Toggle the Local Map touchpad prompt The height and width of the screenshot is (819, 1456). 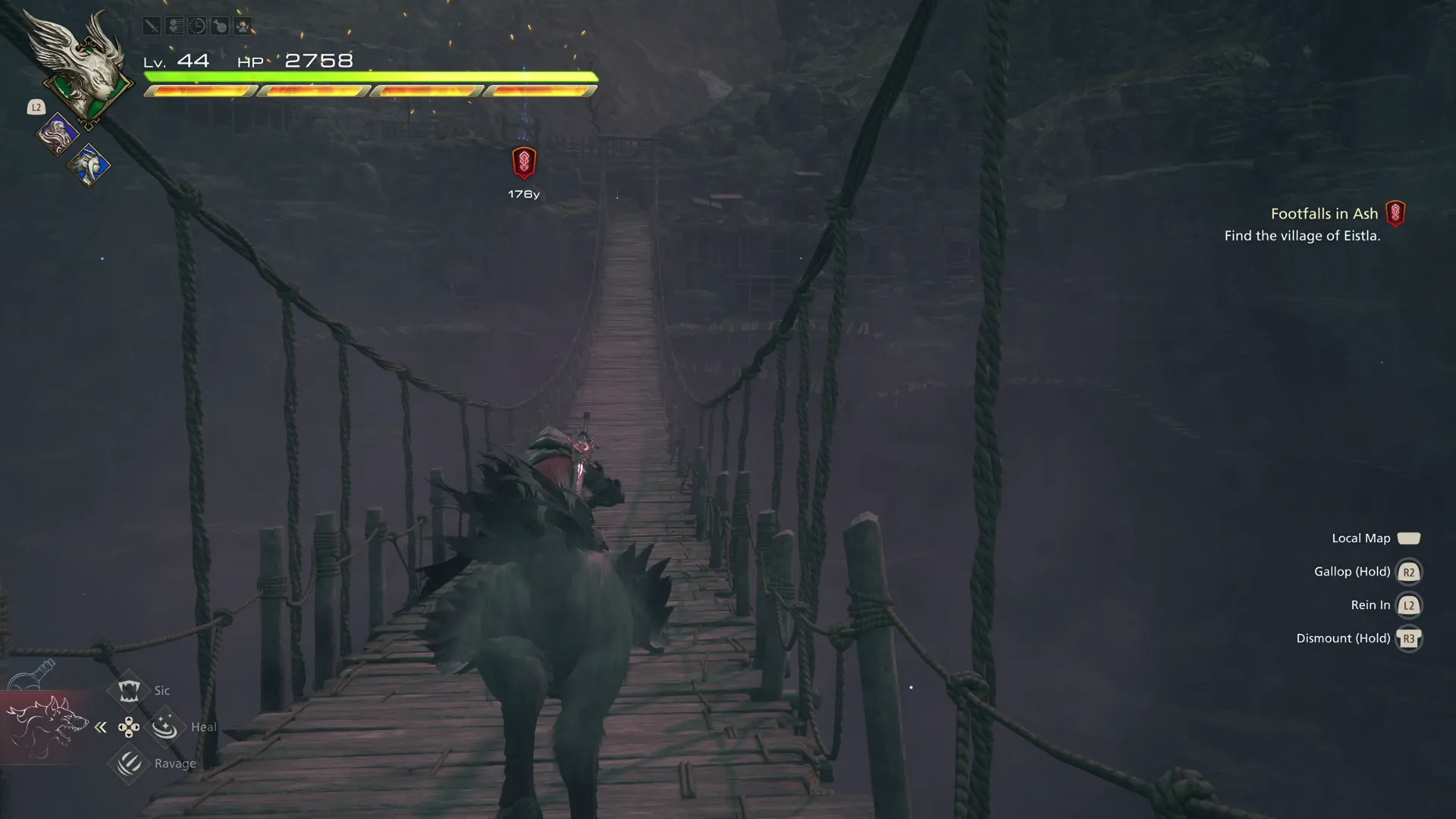[1410, 538]
